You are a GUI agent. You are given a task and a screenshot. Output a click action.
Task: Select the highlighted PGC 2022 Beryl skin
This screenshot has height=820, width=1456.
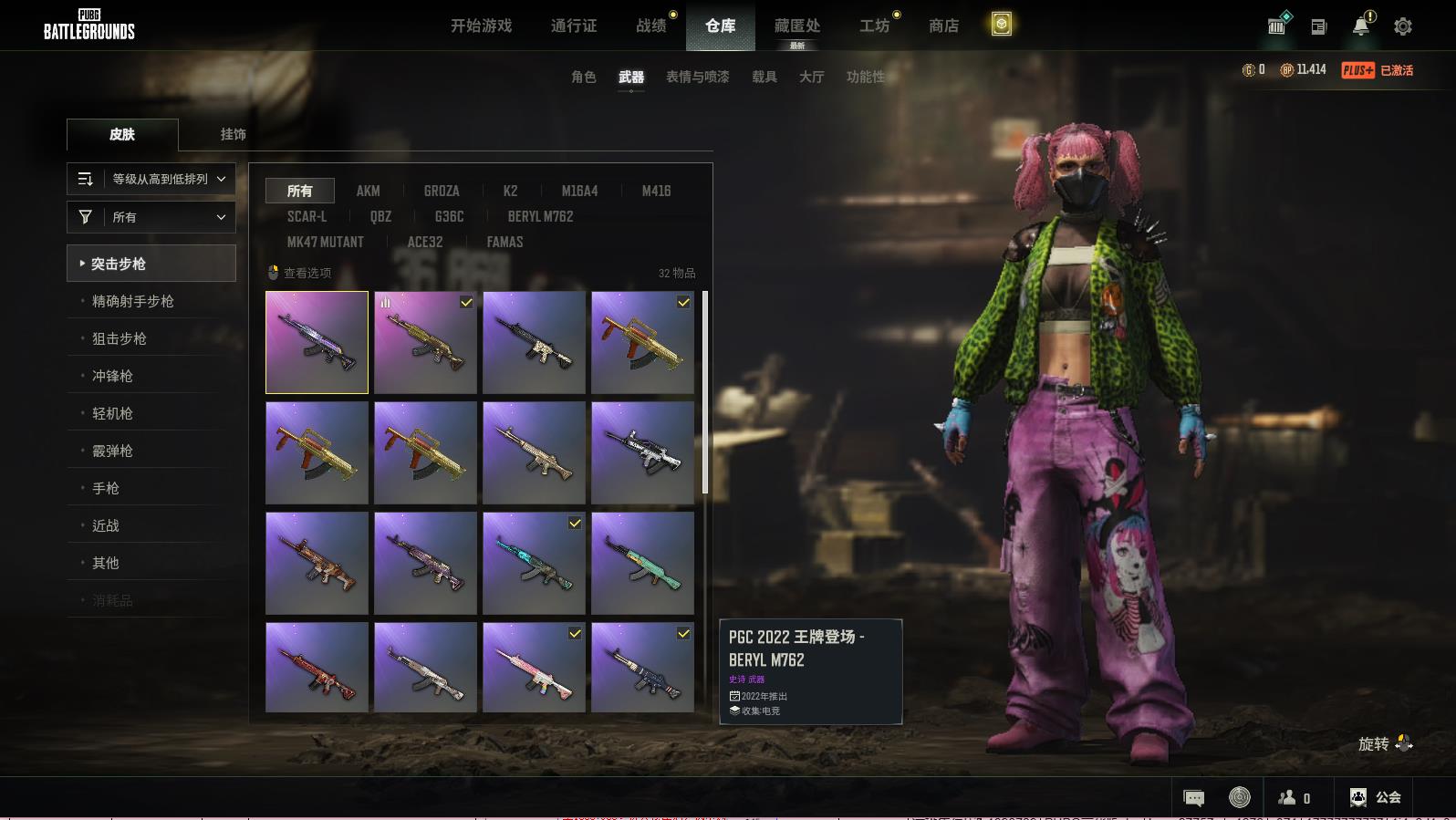pyautogui.click(x=317, y=342)
